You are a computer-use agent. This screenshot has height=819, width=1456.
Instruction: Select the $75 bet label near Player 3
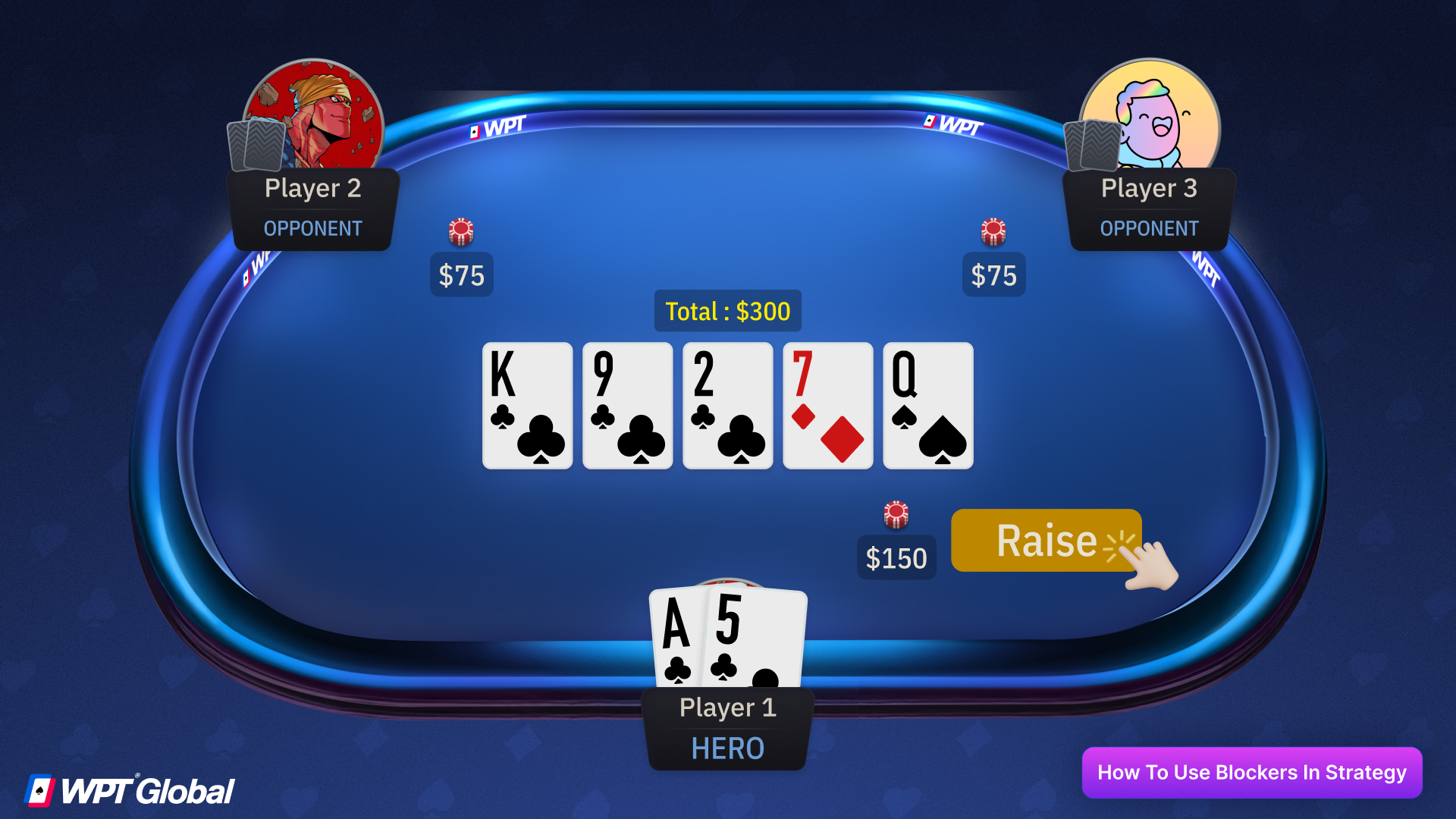point(993,275)
